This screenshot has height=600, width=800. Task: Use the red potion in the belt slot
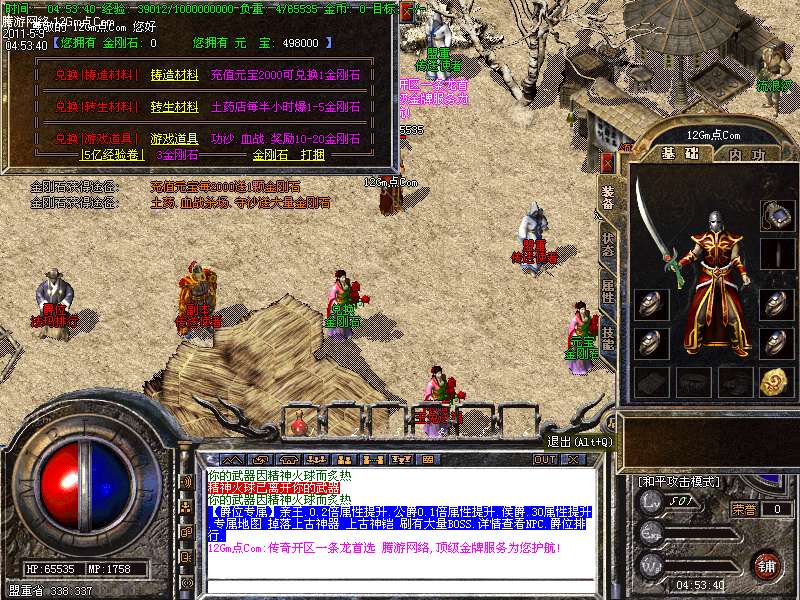(298, 426)
